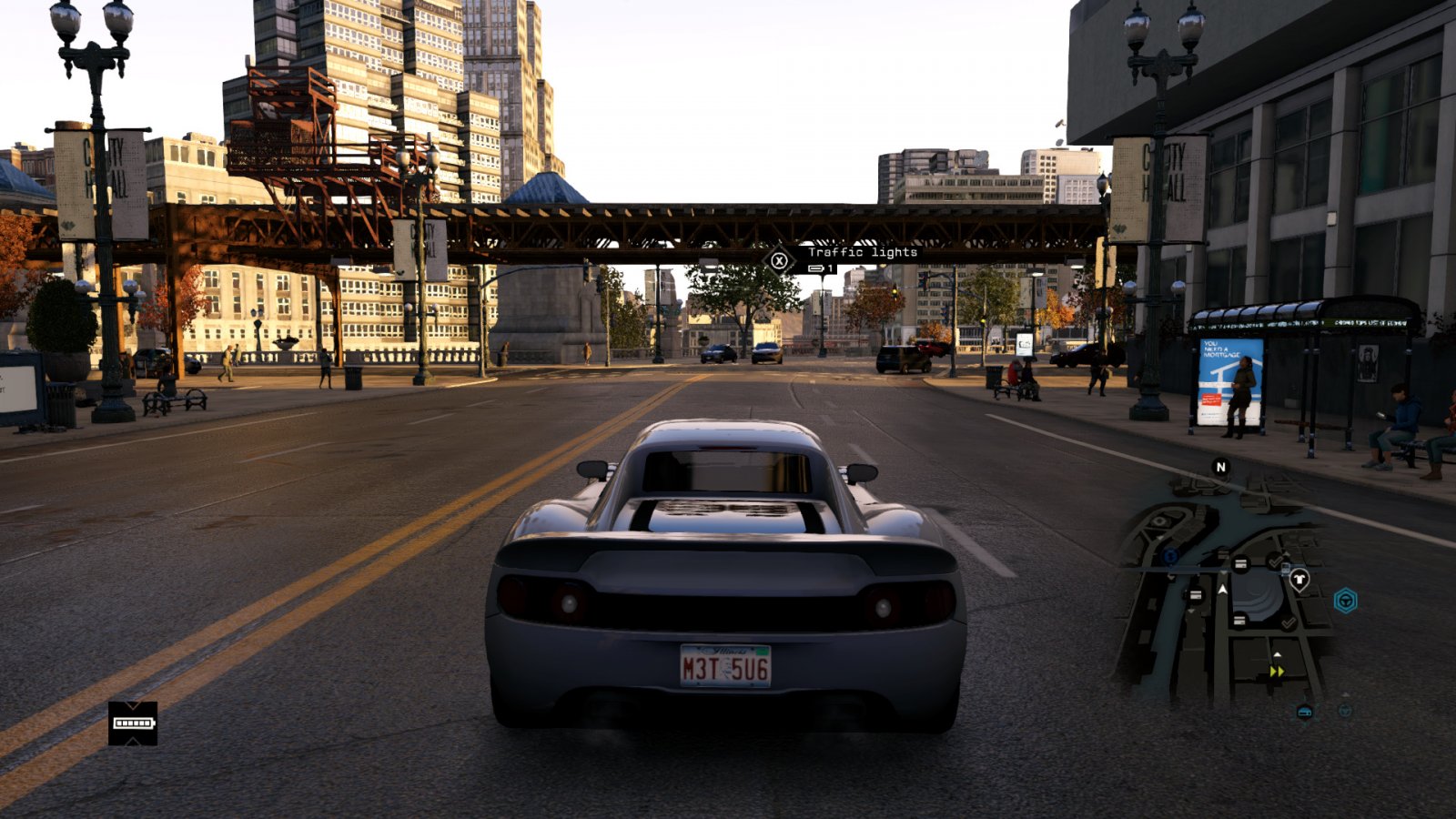This screenshot has width=1456, height=819.
Task: Click the white player arrow on the minimap
Action: 1222,591
